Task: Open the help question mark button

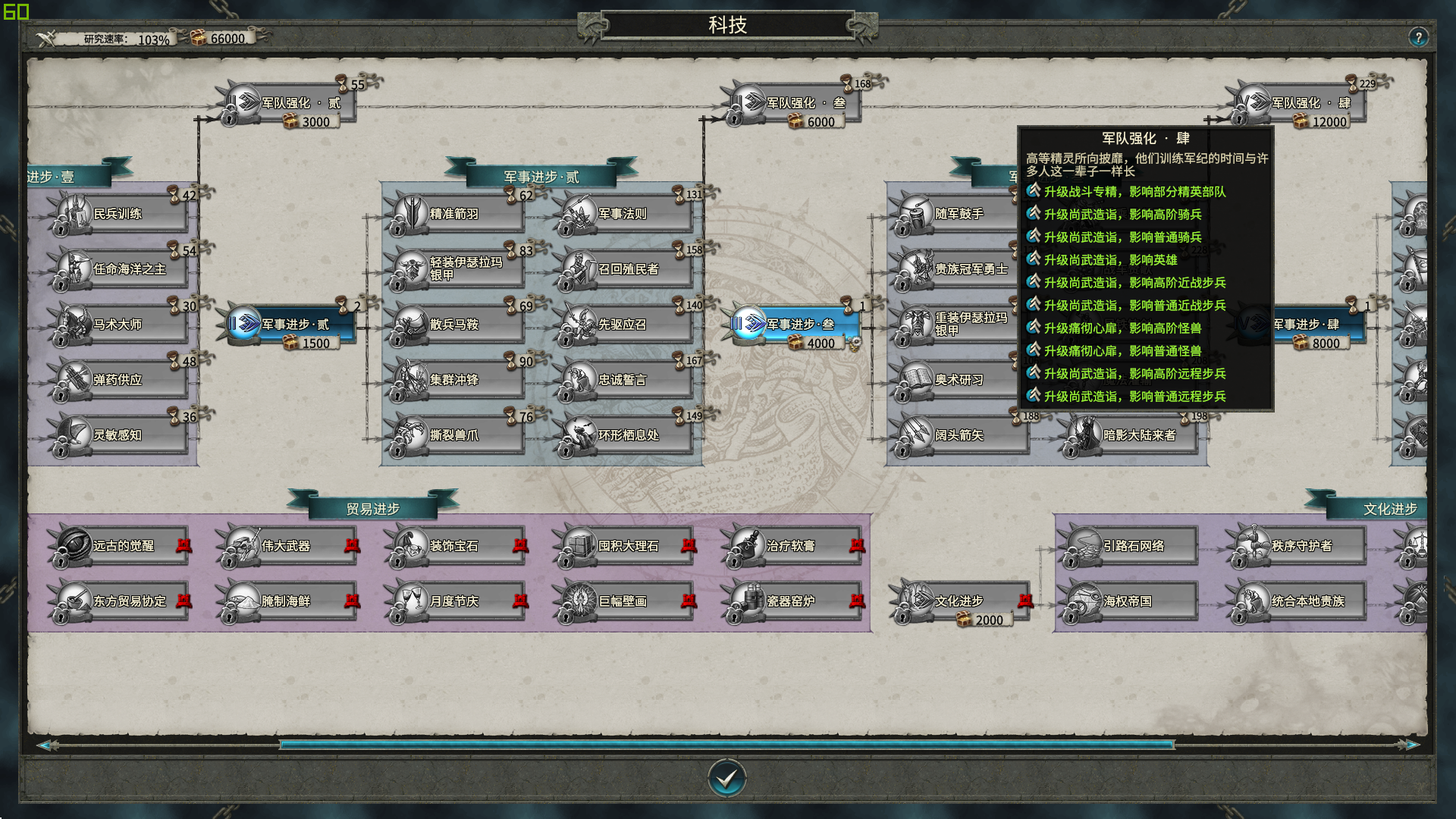Action: click(1418, 37)
